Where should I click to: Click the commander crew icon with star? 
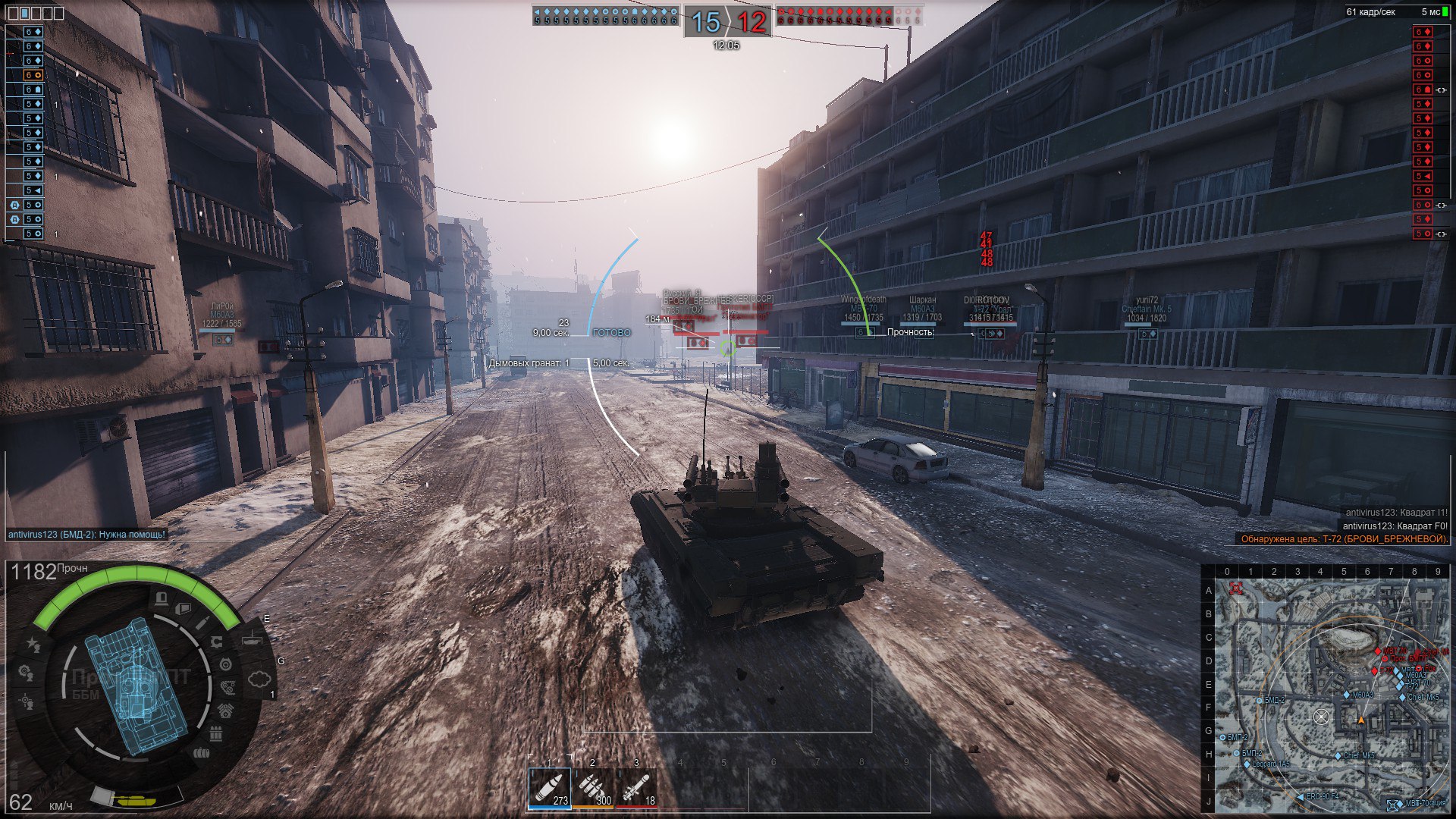[33, 644]
